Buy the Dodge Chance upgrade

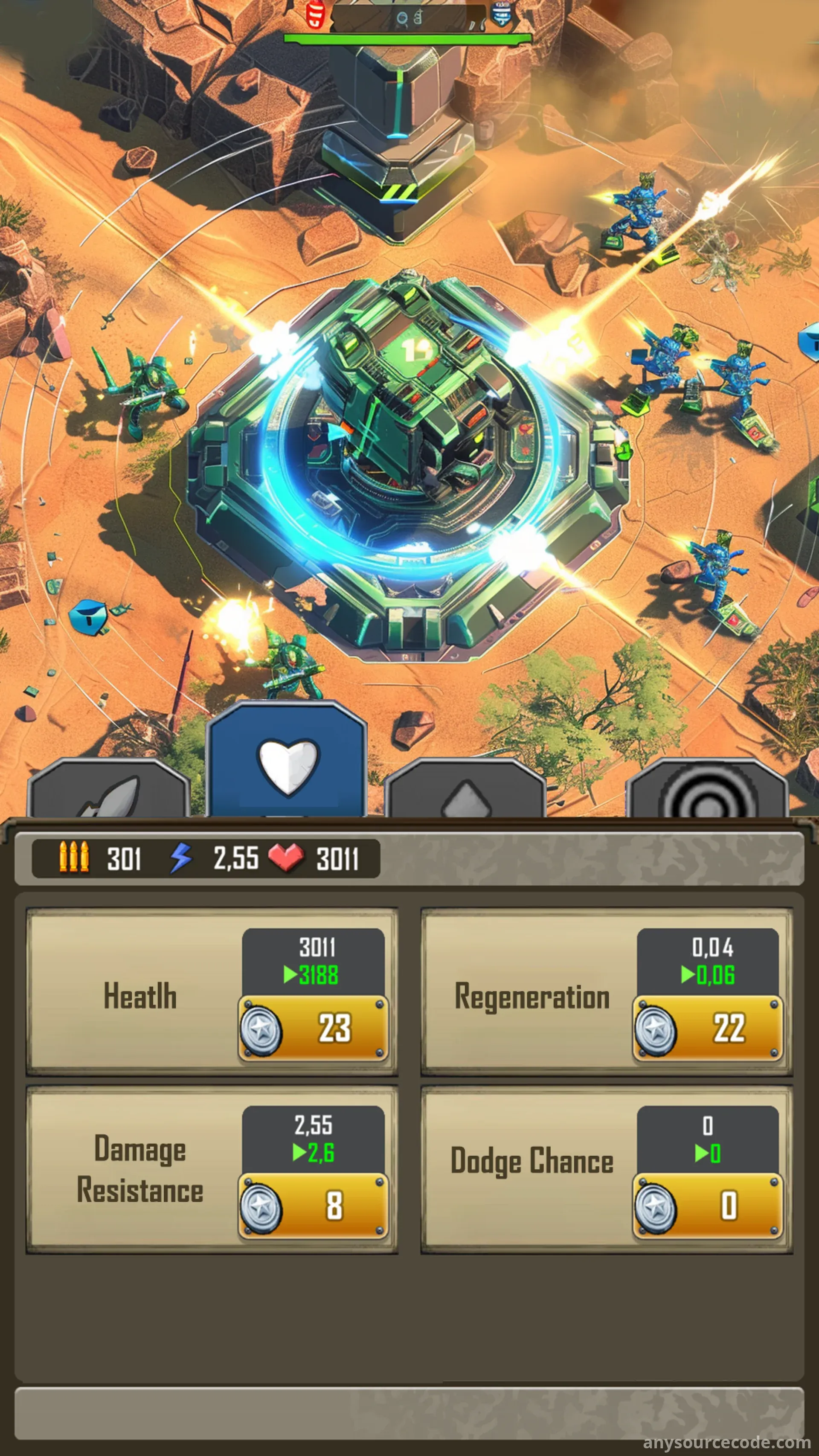(x=708, y=1206)
